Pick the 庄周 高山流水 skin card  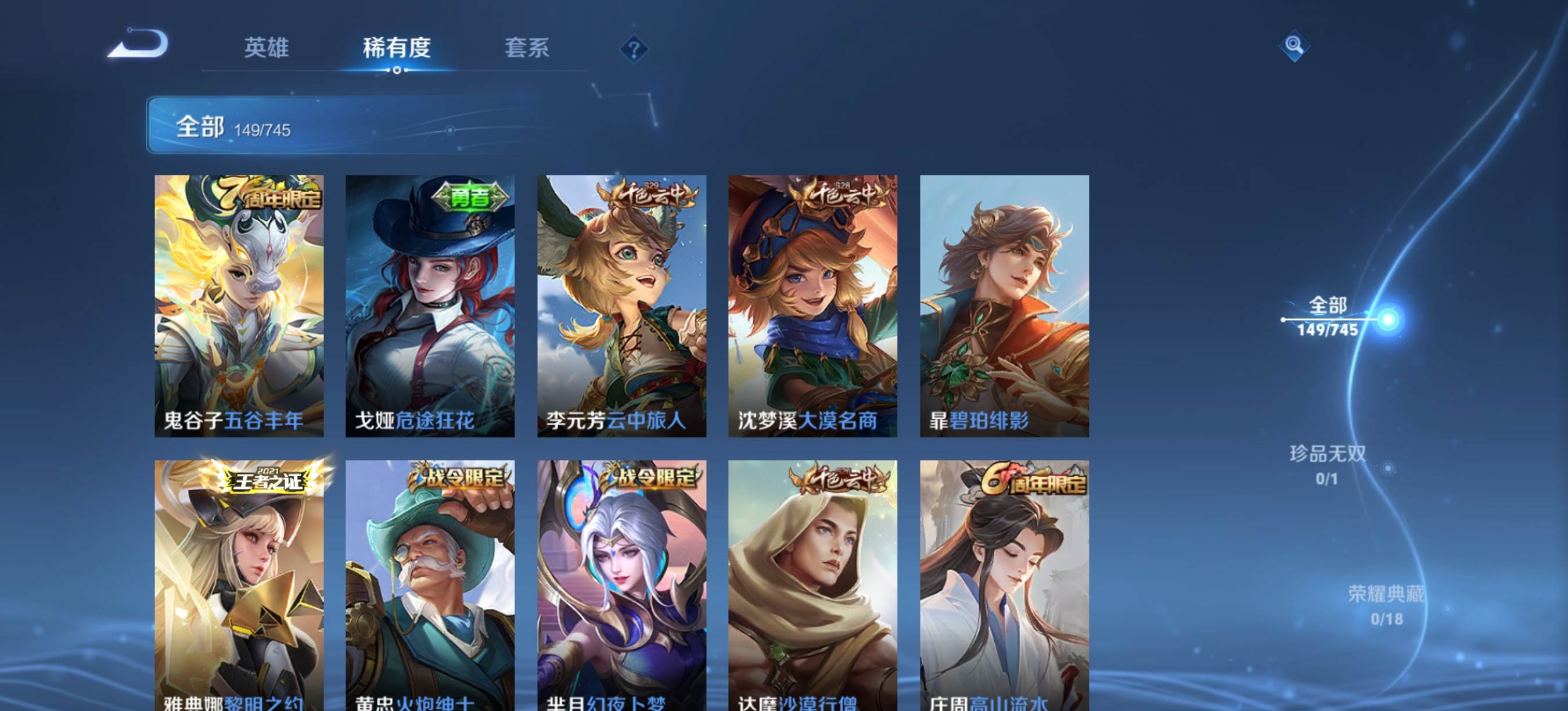[x=1004, y=584]
